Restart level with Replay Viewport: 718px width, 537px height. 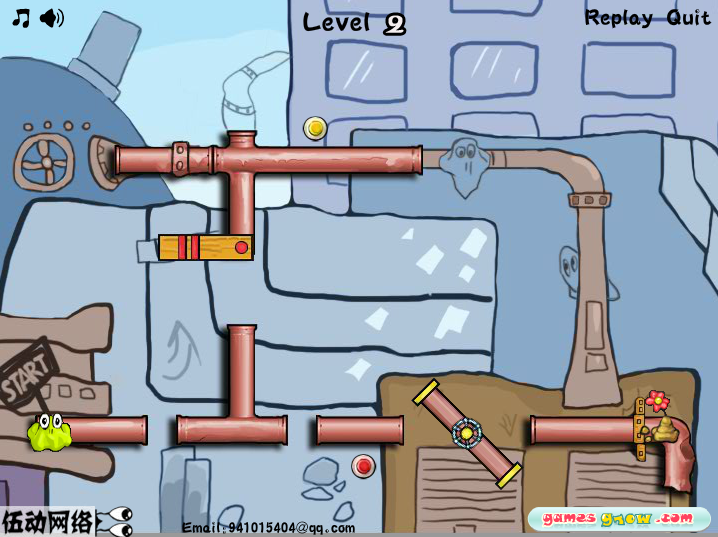click(618, 18)
